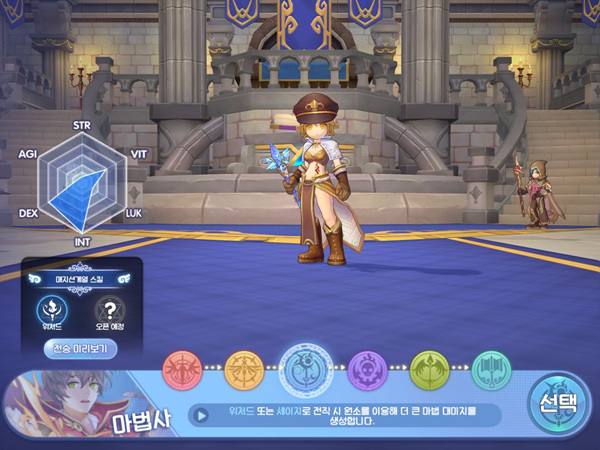The height and width of the screenshot is (450, 600).
Task: Click the 오픈 예정 question mark icon
Action: point(110,309)
